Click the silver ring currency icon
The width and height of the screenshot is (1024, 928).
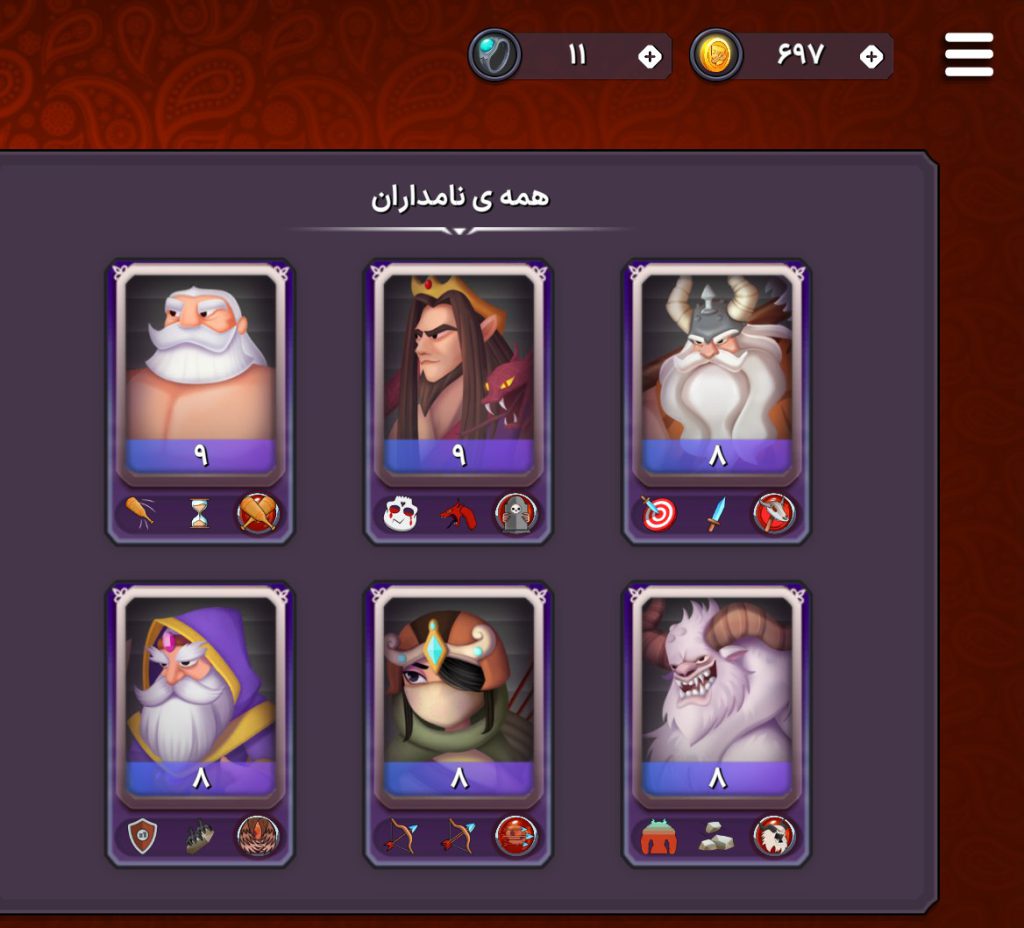(495, 55)
